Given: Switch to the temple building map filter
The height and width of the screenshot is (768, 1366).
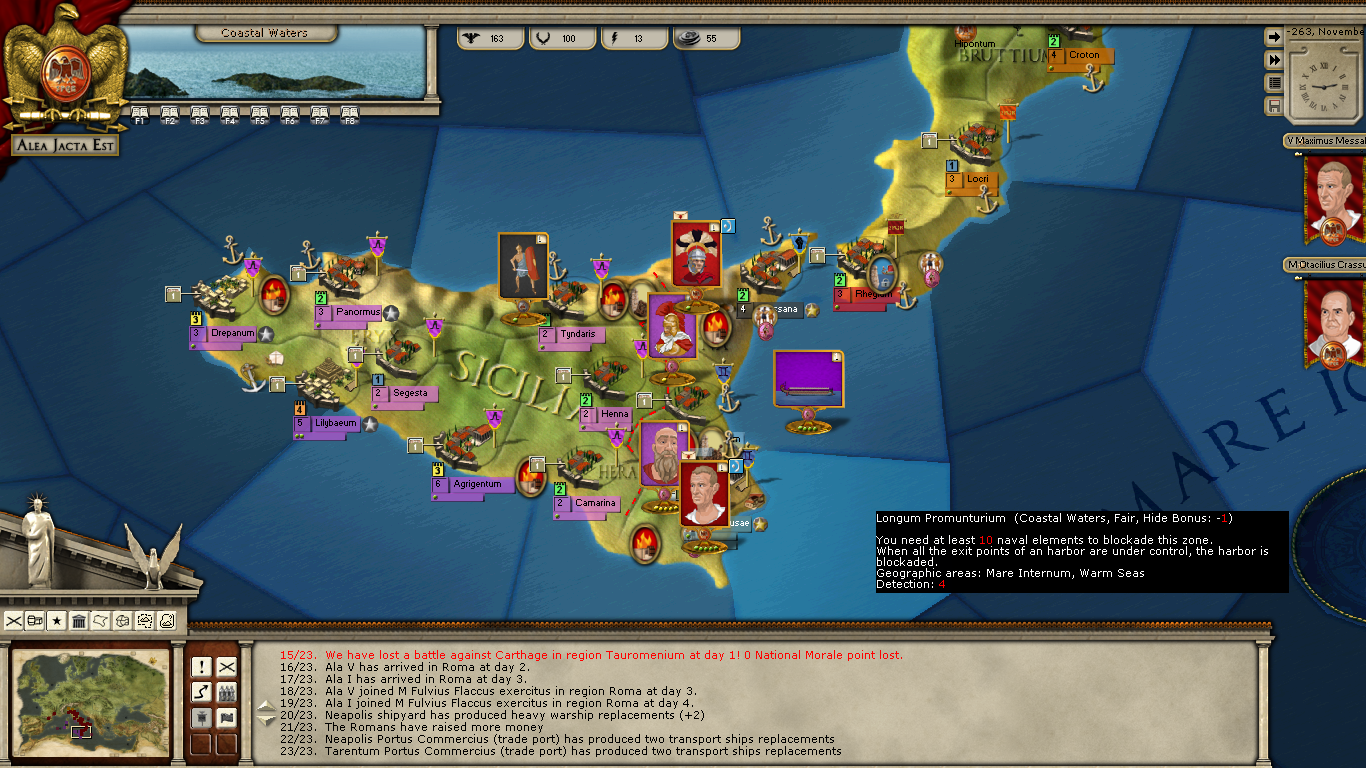Looking at the screenshot, I should [x=79, y=621].
